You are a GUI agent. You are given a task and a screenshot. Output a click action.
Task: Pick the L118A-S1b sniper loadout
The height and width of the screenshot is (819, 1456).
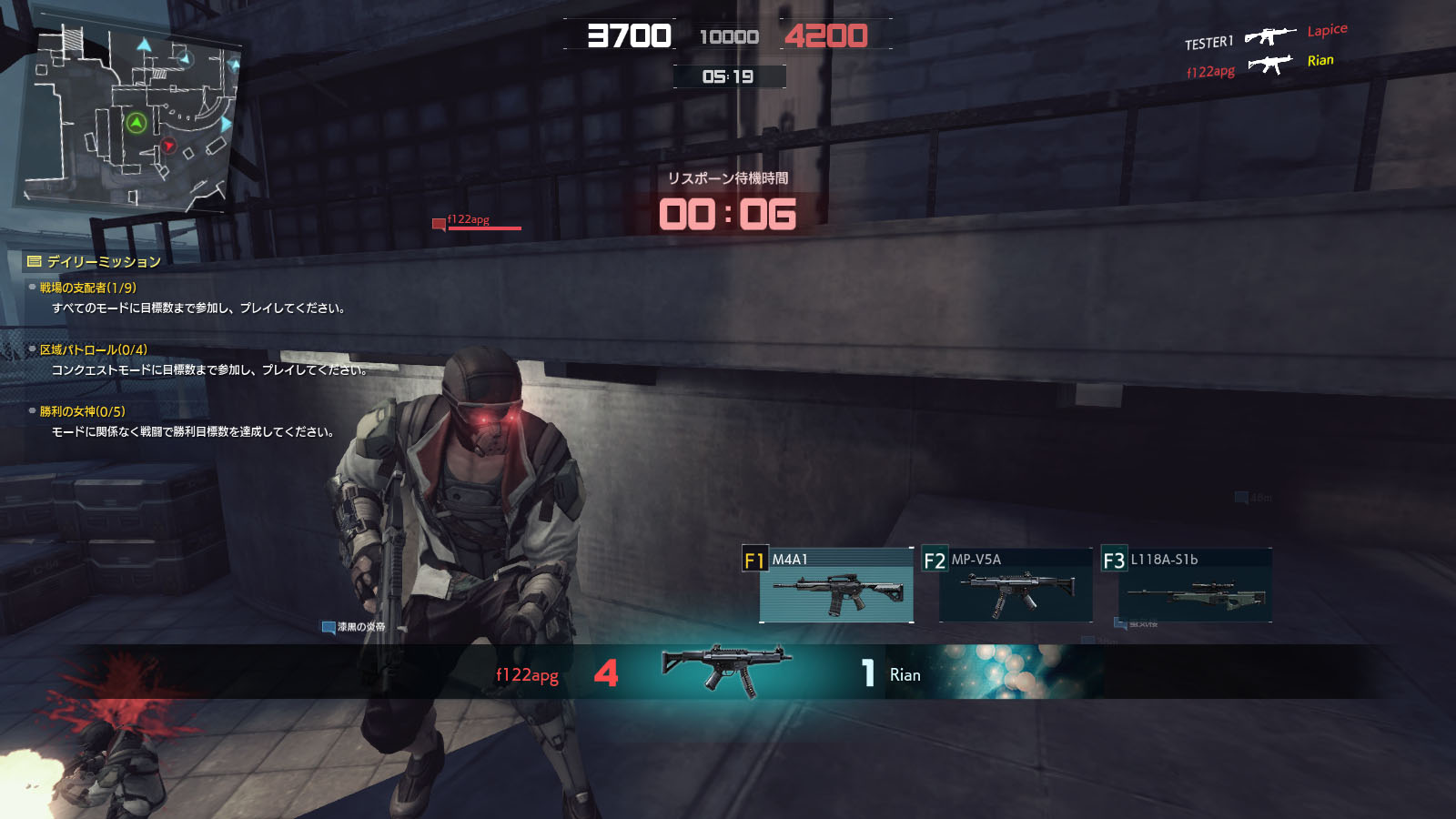tap(1194, 587)
